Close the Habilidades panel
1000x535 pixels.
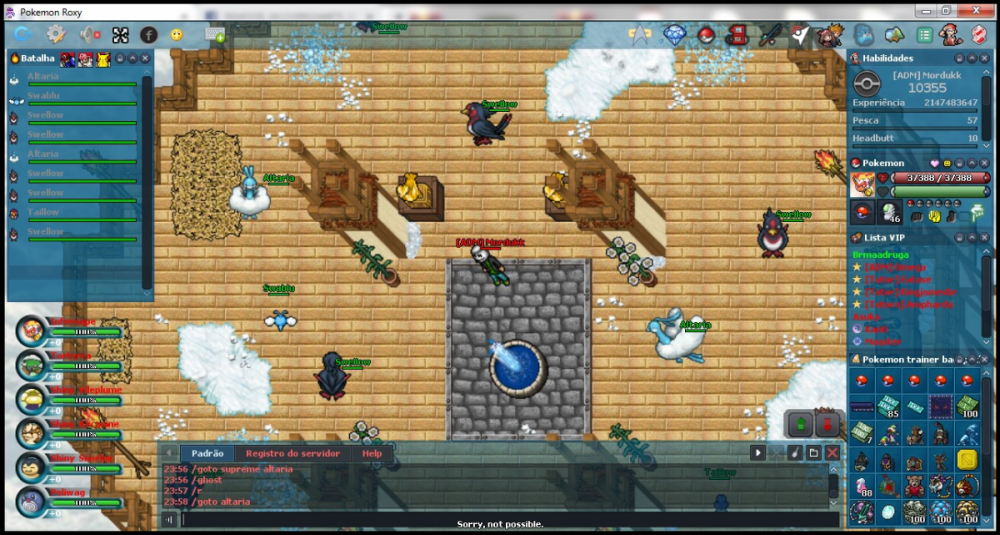984,58
